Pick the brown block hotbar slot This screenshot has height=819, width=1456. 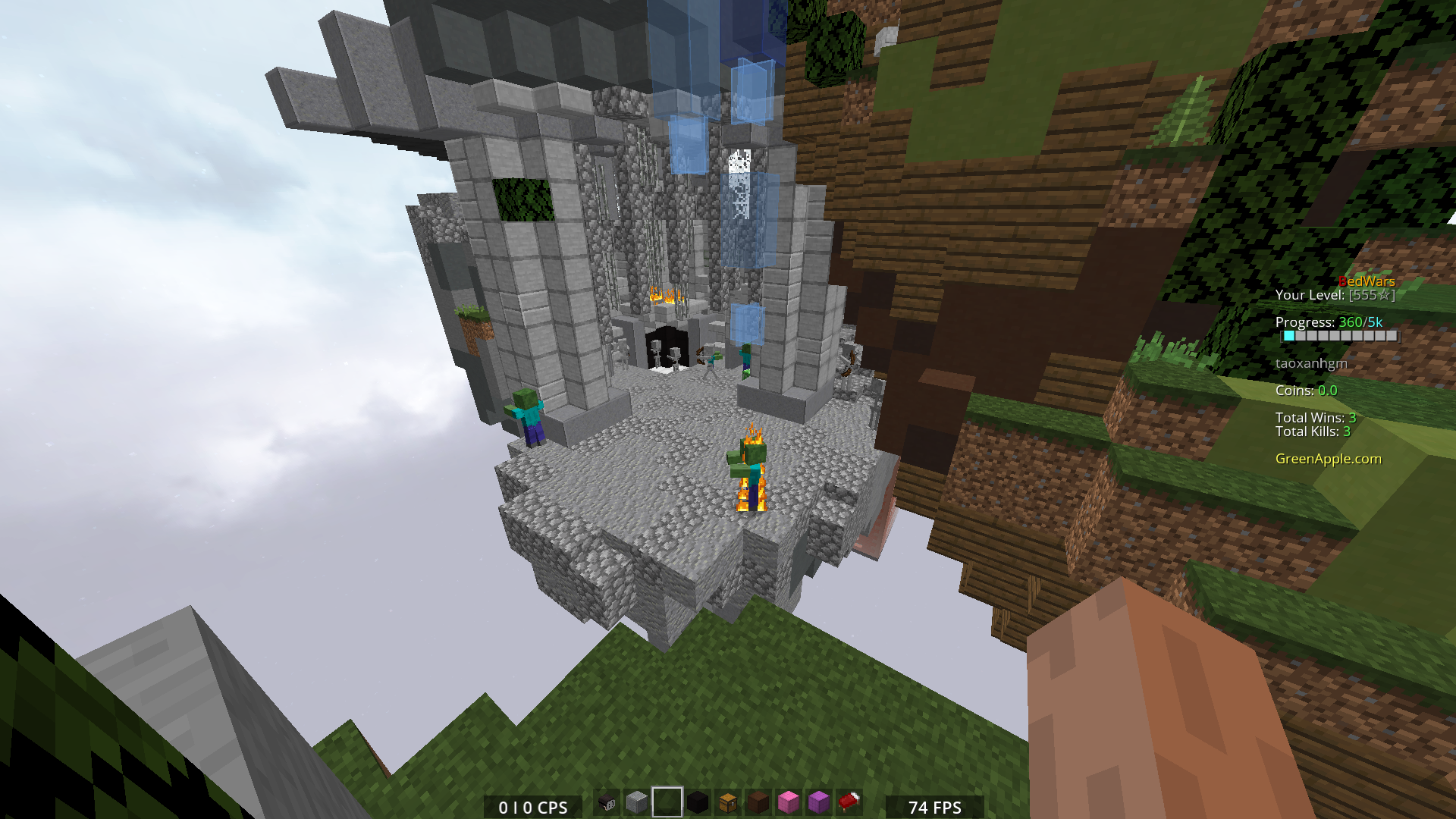pos(758,802)
